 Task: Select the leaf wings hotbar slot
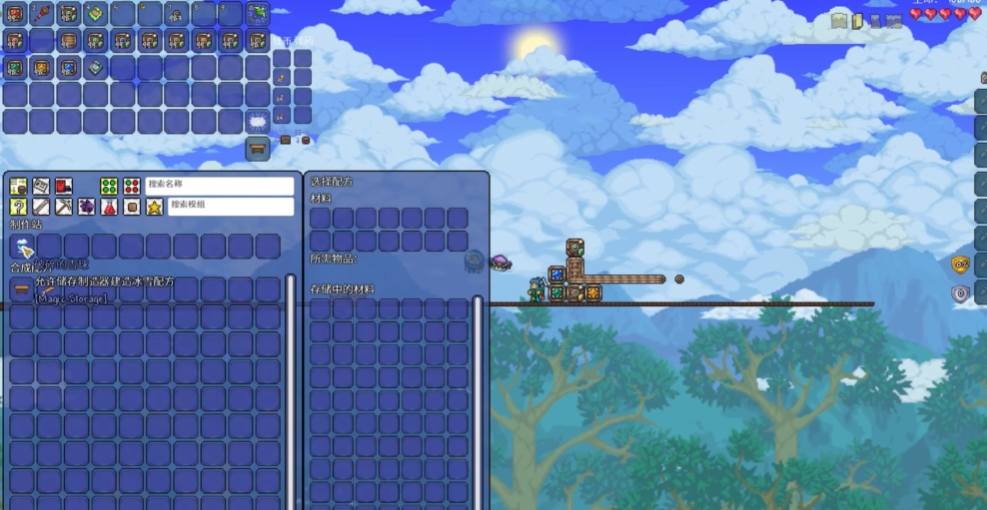(258, 14)
